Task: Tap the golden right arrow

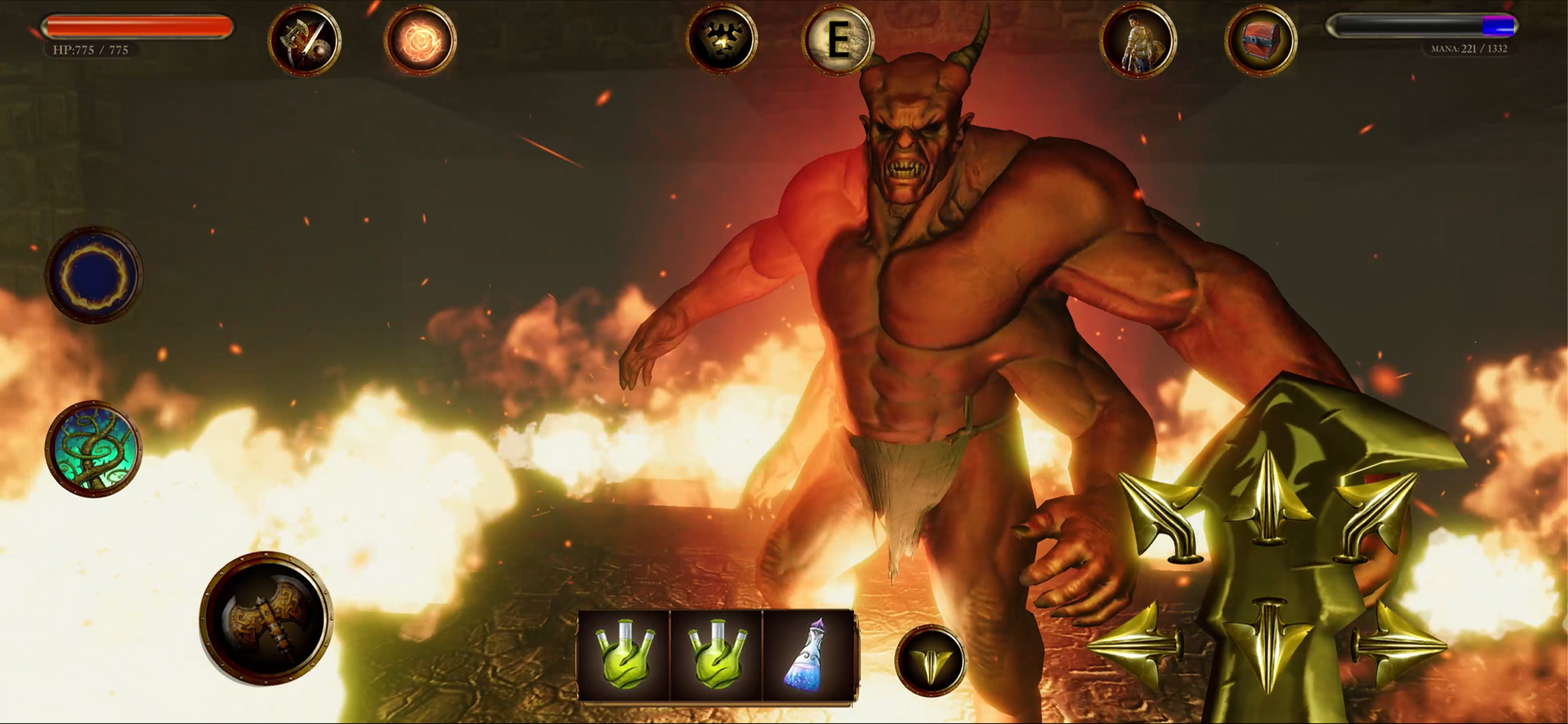Action: click(1399, 645)
